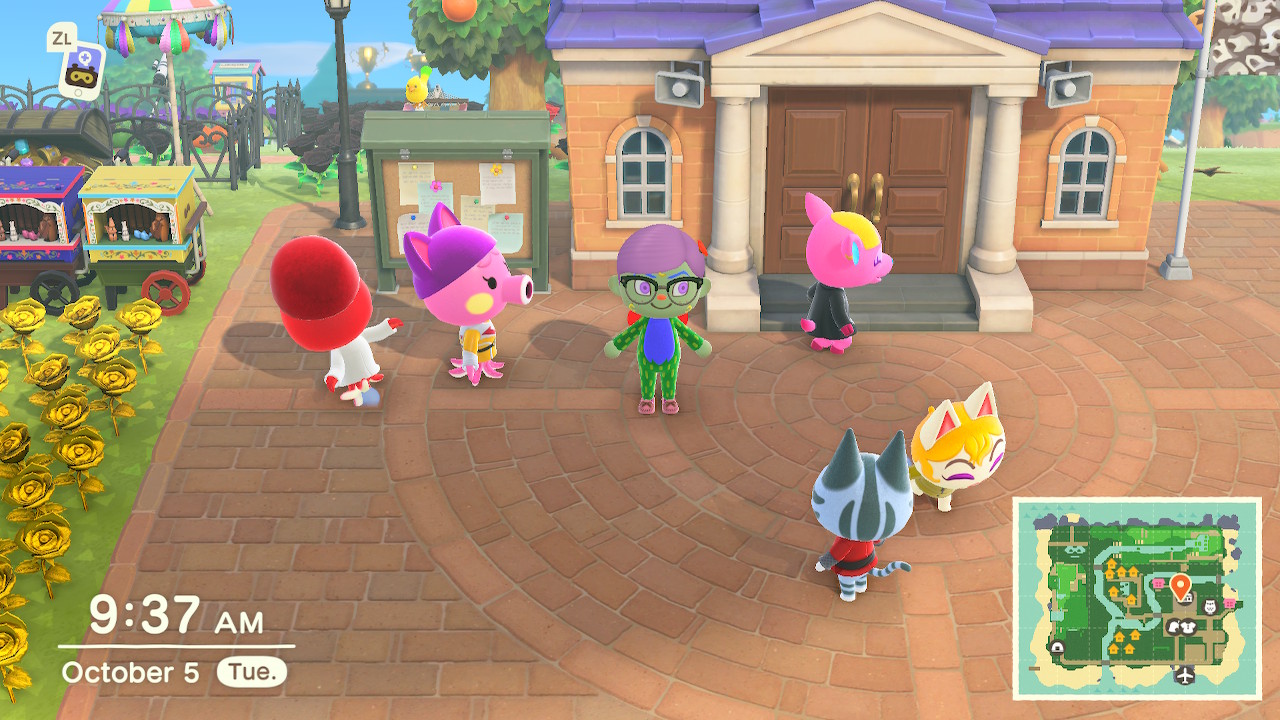The height and width of the screenshot is (720, 1280).
Task: Select the orange player pin on minimap
Action: (1180, 585)
